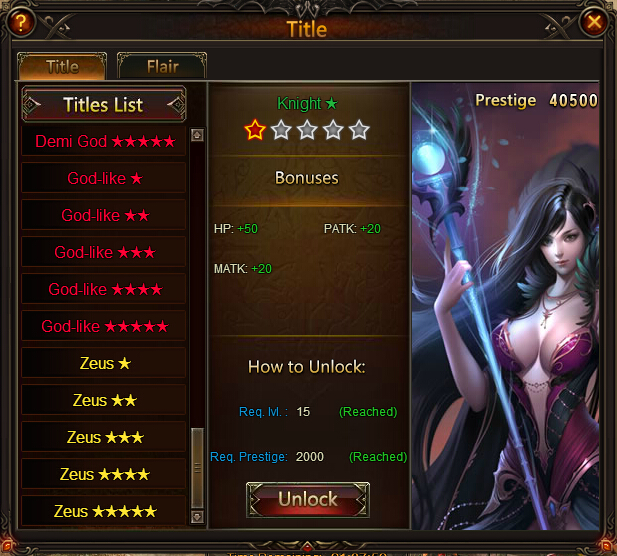The height and width of the screenshot is (556, 617).
Task: Close the Title window
Action: click(595, 21)
